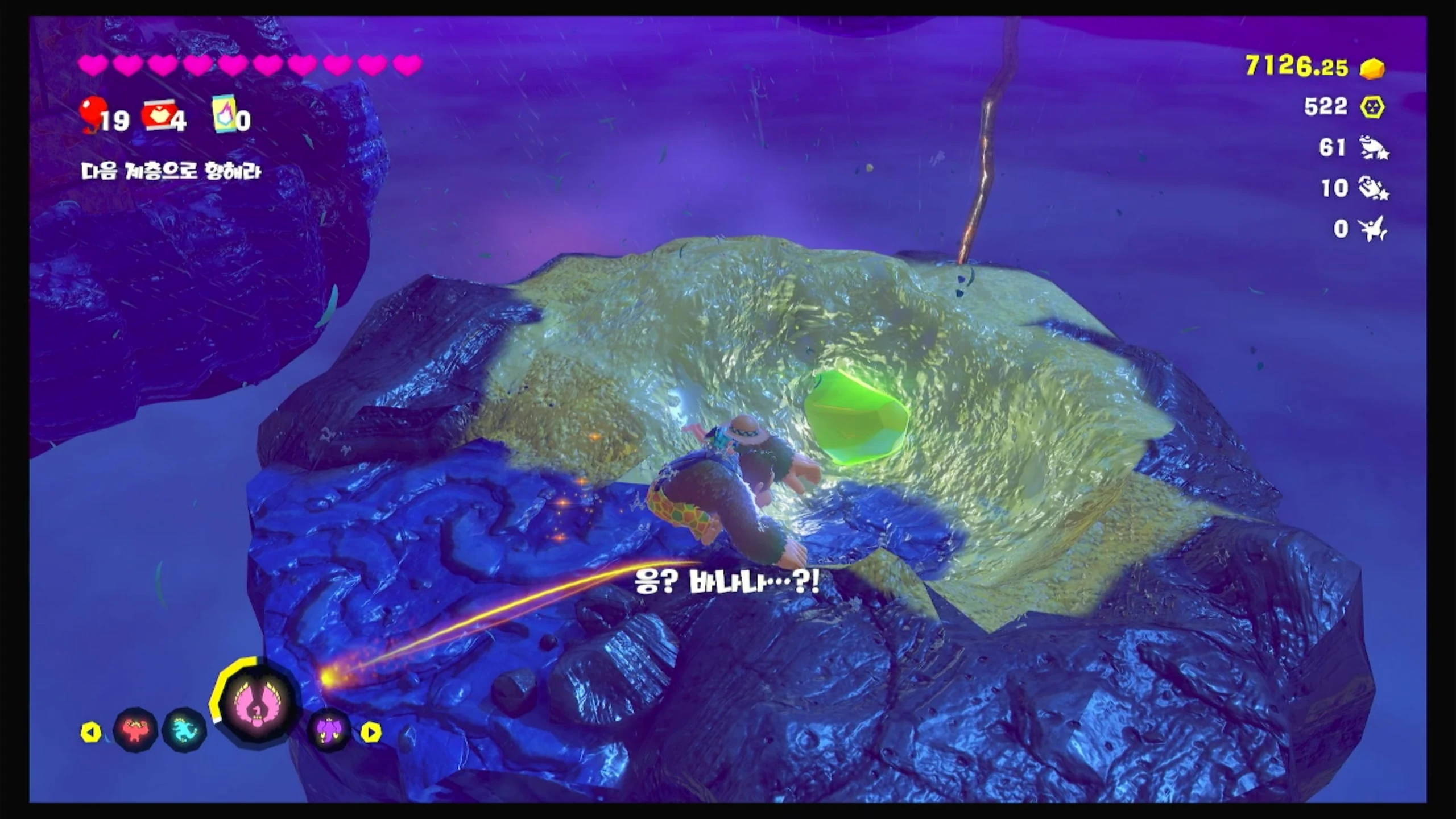Click the yellow hexagon banandium chip icon
The width and height of the screenshot is (1456, 819).
pos(1373,107)
